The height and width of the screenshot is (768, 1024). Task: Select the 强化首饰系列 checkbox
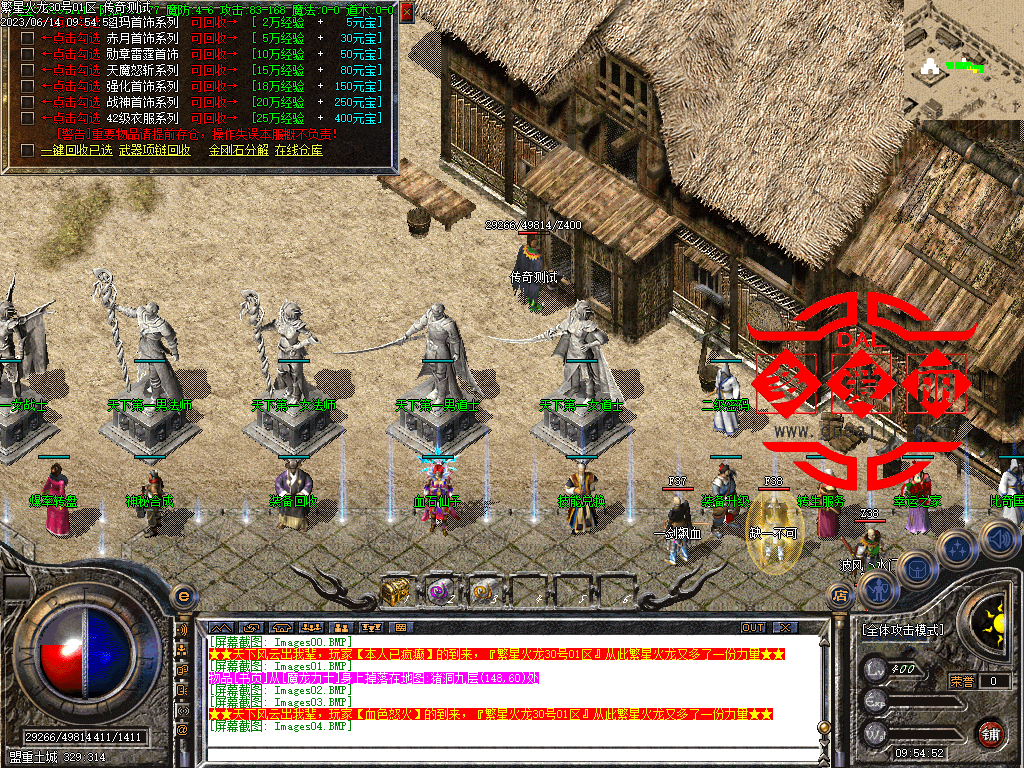[x=27, y=86]
